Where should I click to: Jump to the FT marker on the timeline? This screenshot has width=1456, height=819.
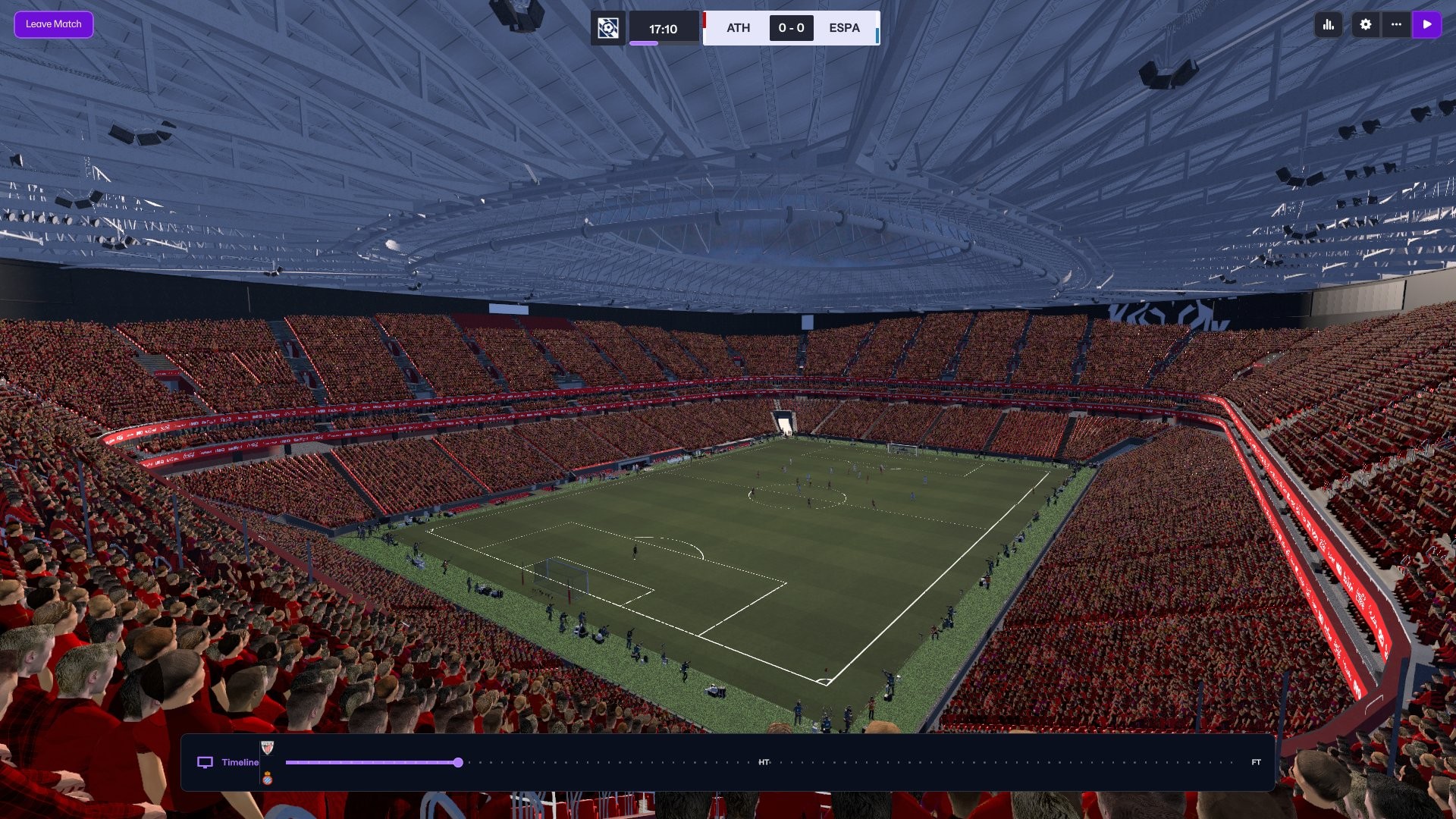tap(1256, 762)
